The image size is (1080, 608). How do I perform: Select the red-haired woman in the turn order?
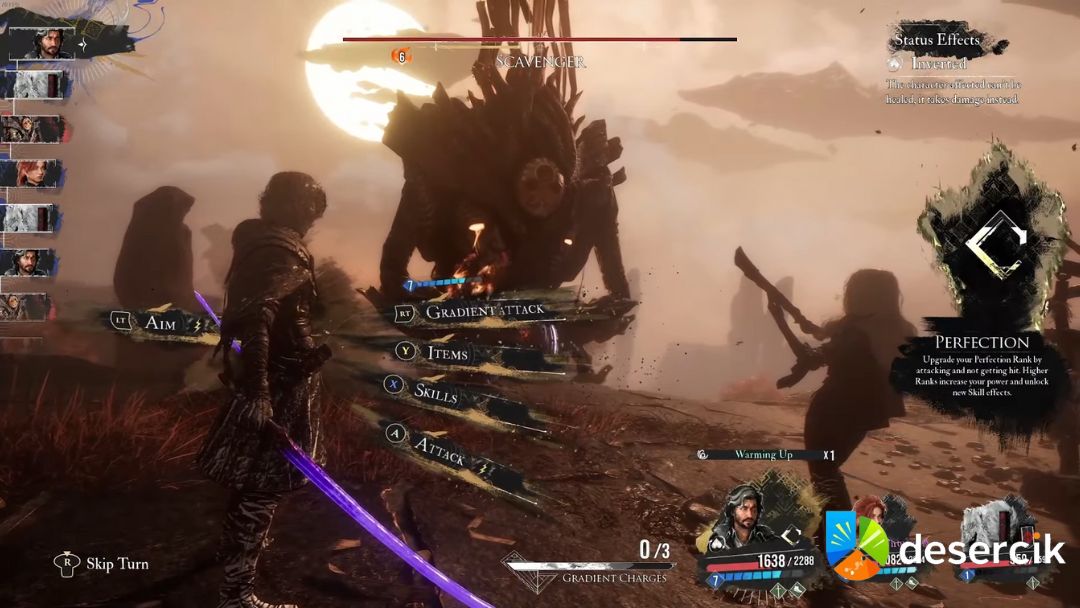[x=36, y=173]
